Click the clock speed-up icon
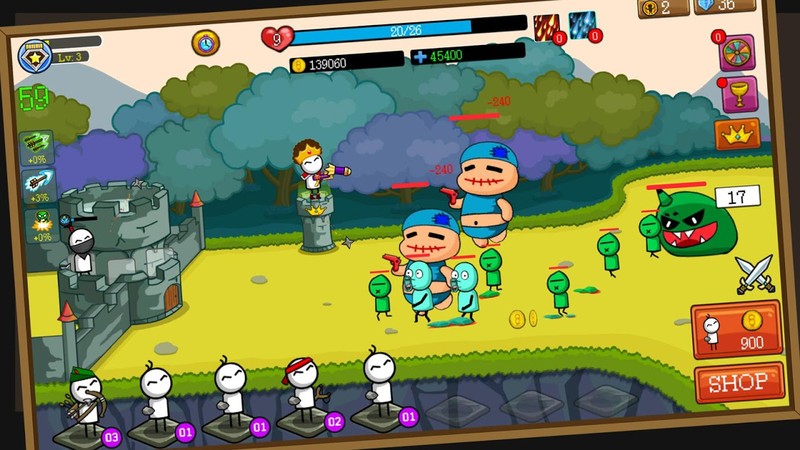This screenshot has height=450, width=800. (x=206, y=42)
